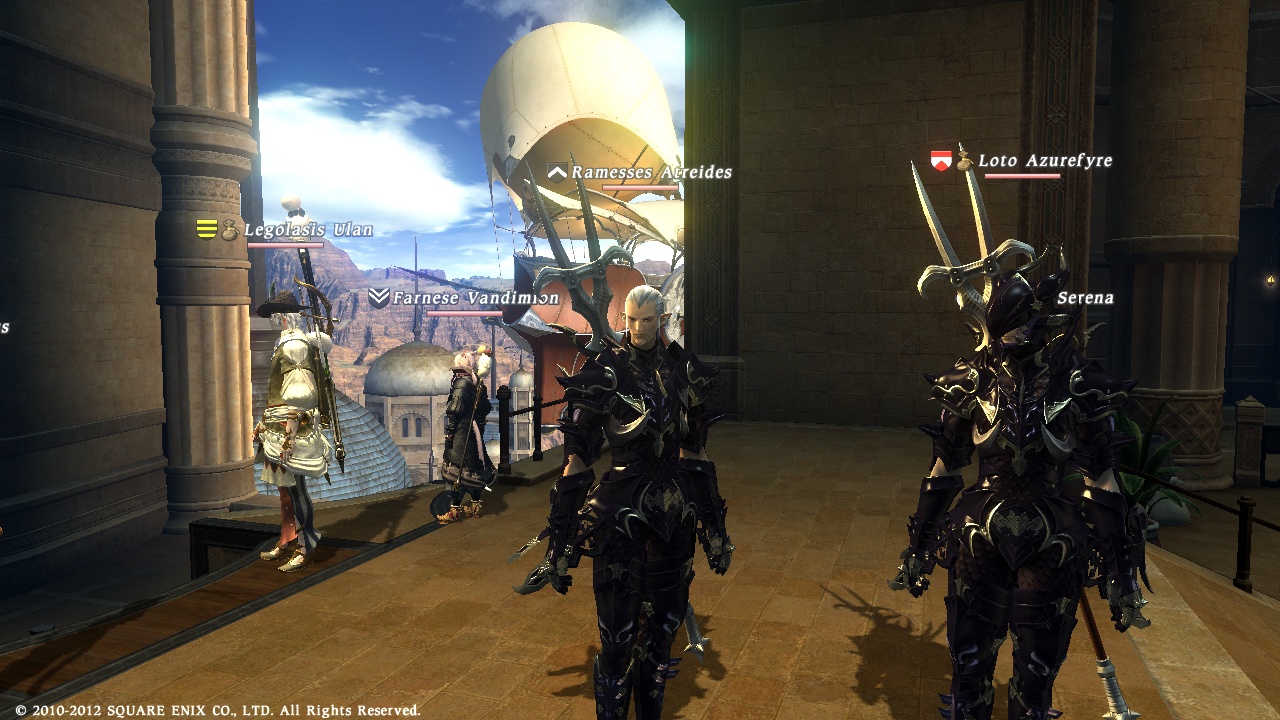Expand the partially hidden nameplate at the left edge
Image resolution: width=1280 pixels, height=720 pixels.
5,325
